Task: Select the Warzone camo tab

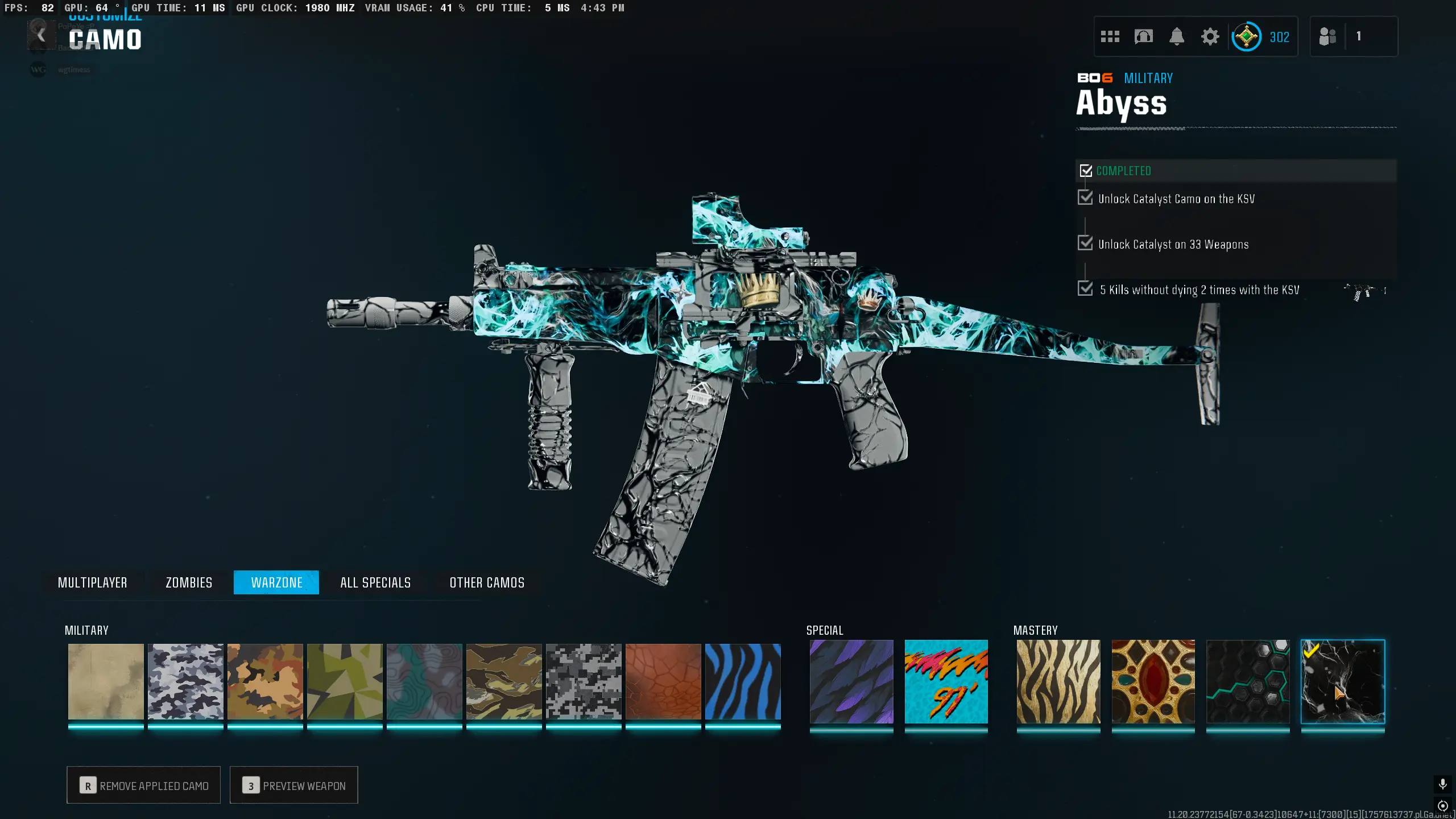Action: (x=276, y=582)
